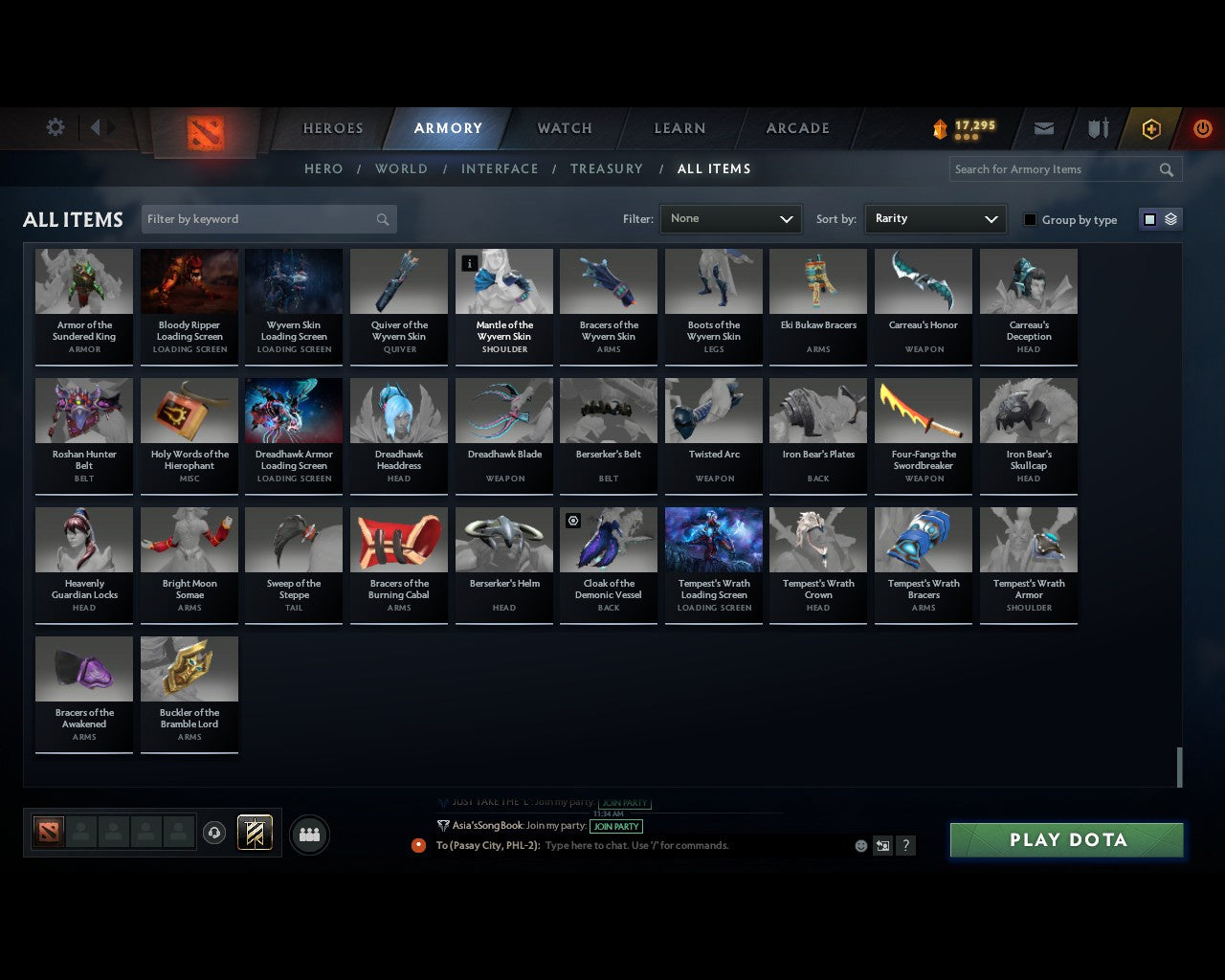Enable the Group by type checkbox
1225x980 pixels.
[1030, 219]
